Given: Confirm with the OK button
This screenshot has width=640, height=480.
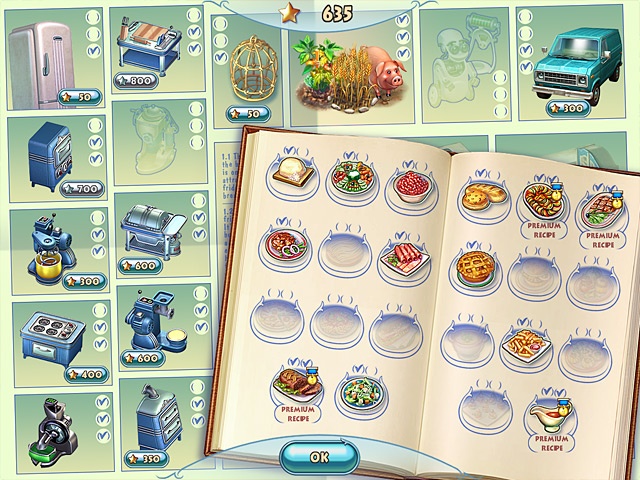Looking at the screenshot, I should pyautogui.click(x=319, y=456).
